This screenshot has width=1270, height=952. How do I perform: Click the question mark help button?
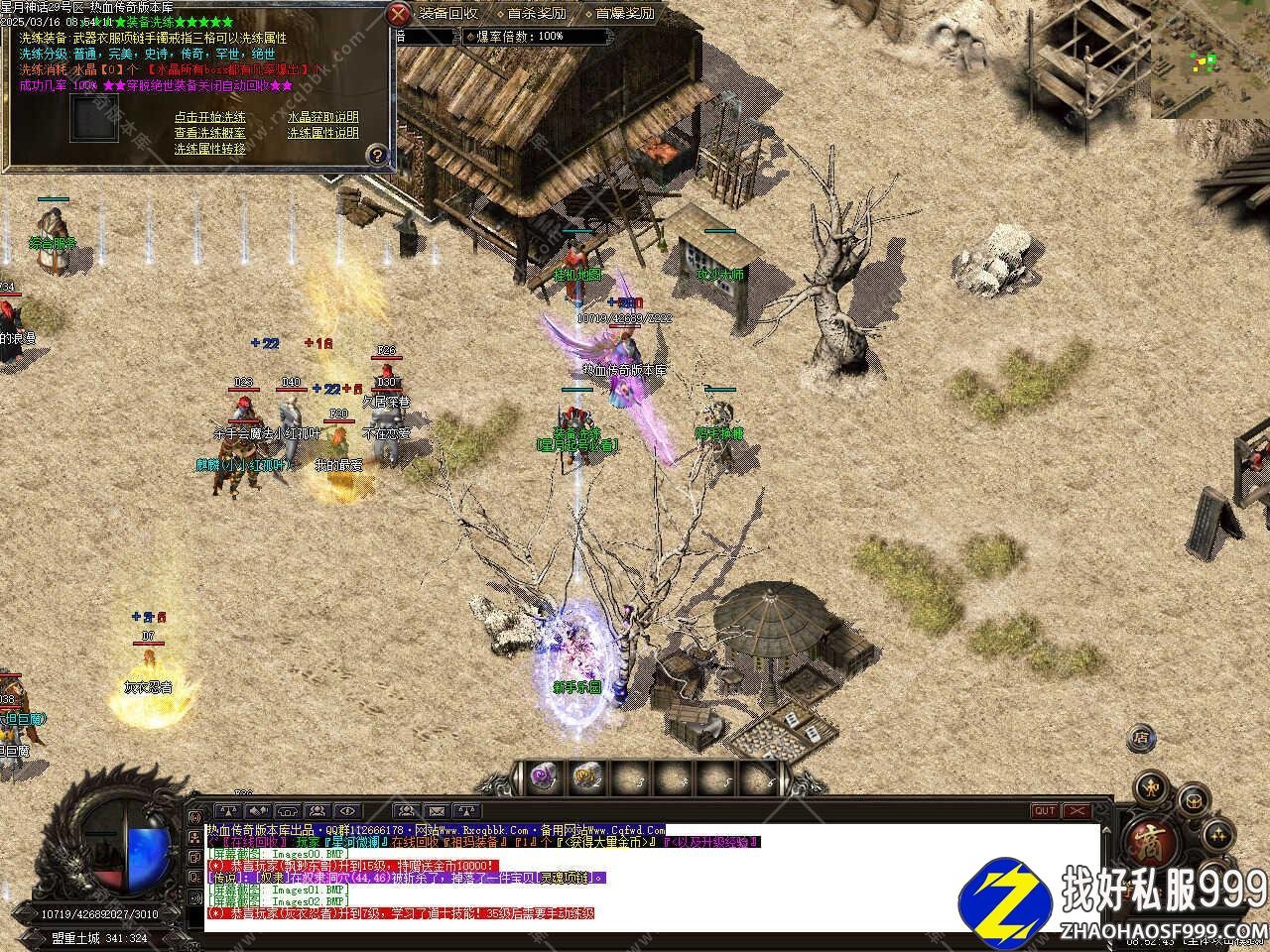(x=376, y=155)
